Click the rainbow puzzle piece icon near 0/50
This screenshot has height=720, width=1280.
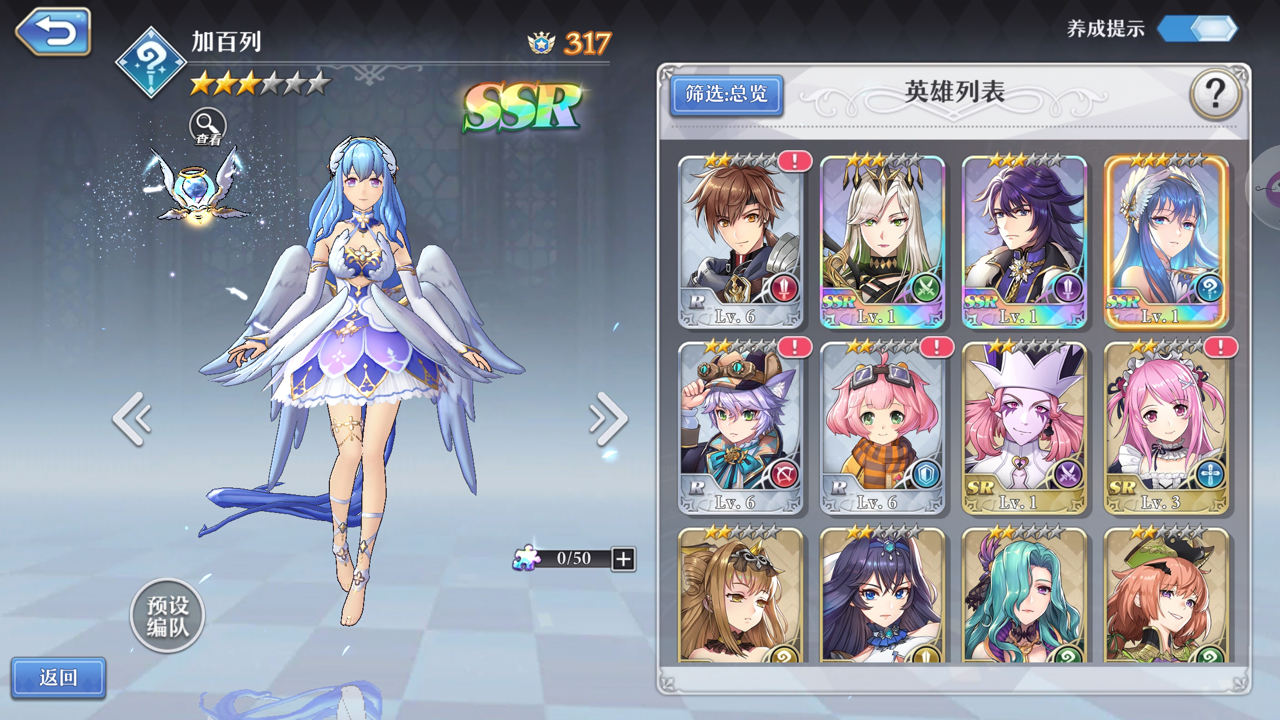[x=528, y=560]
